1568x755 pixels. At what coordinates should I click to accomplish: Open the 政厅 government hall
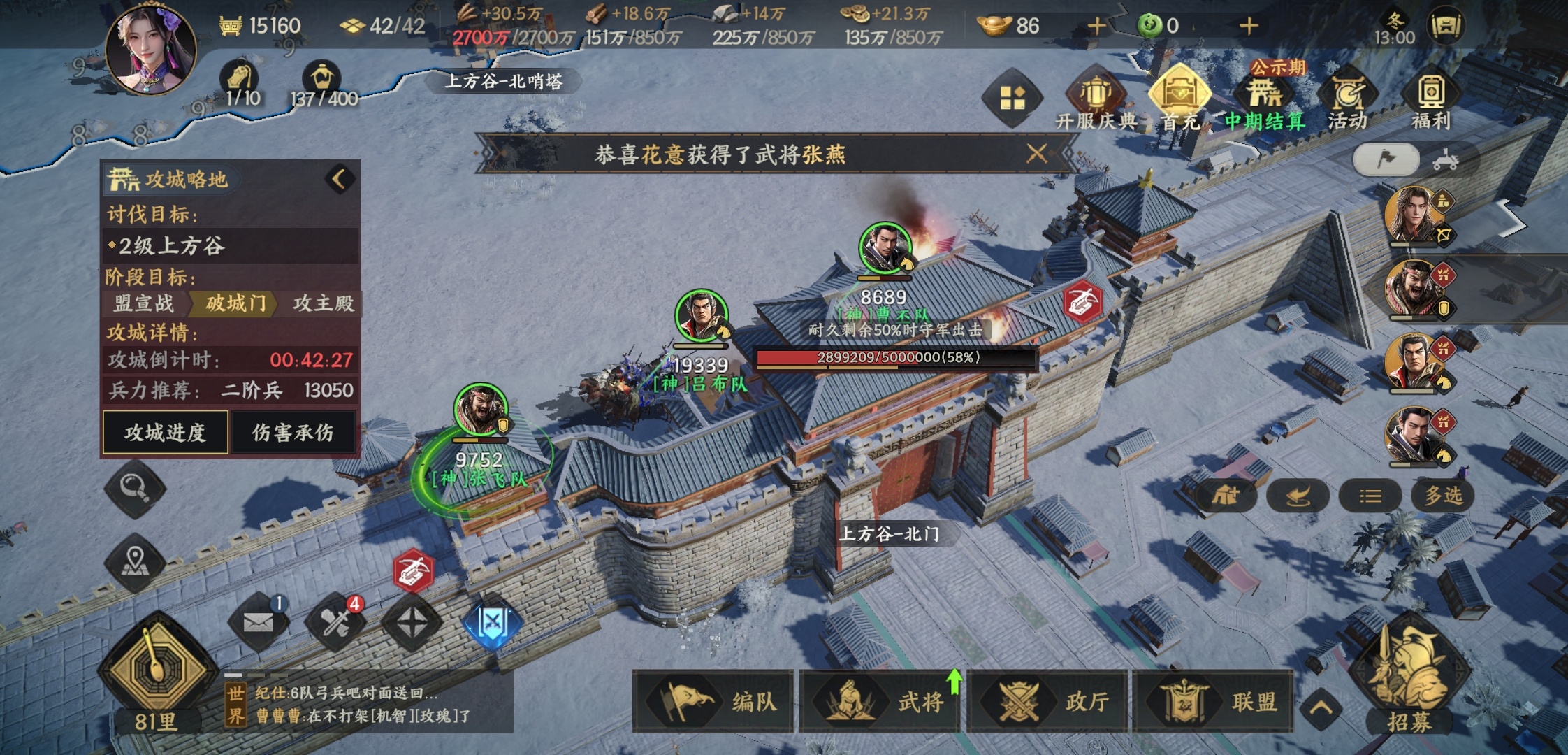tap(1047, 701)
